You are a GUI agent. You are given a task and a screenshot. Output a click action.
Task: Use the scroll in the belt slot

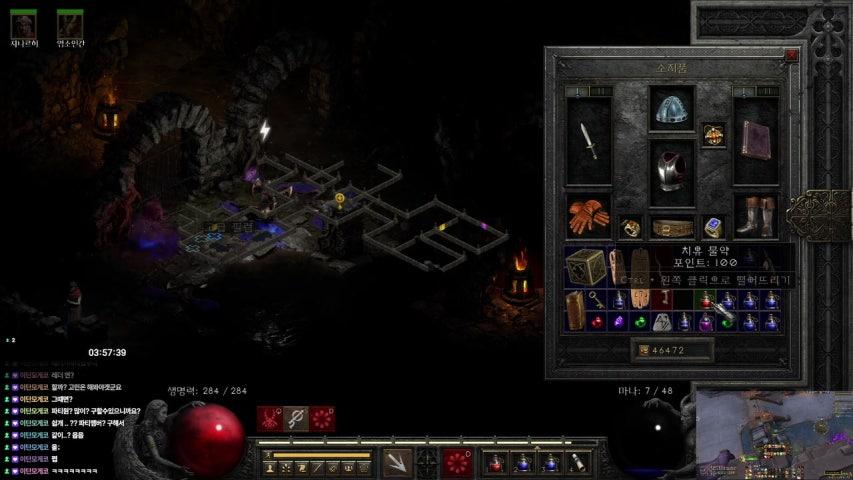pos(578,463)
